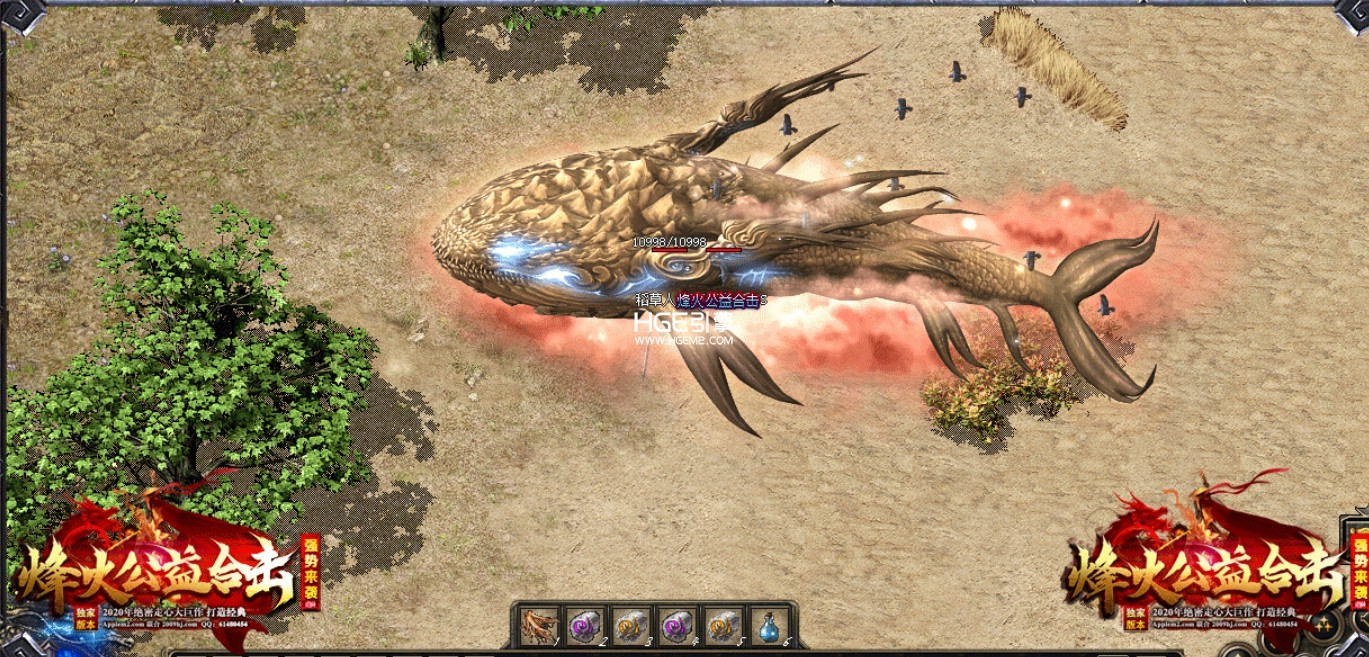
Task: Click the gold scroll in hotbar slot 5
Action: [723, 626]
